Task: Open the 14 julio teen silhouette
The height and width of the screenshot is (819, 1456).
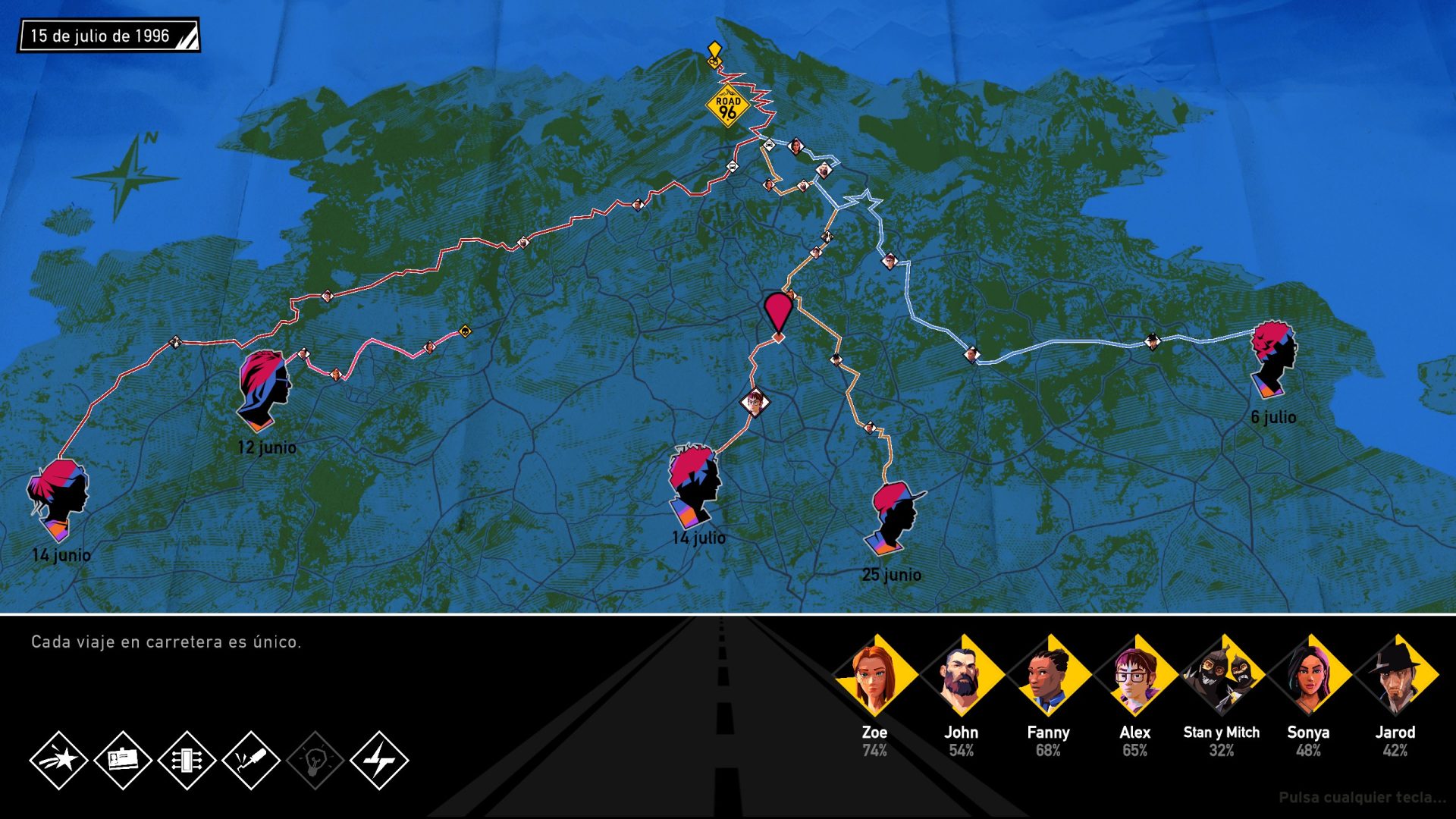Action: [693, 484]
